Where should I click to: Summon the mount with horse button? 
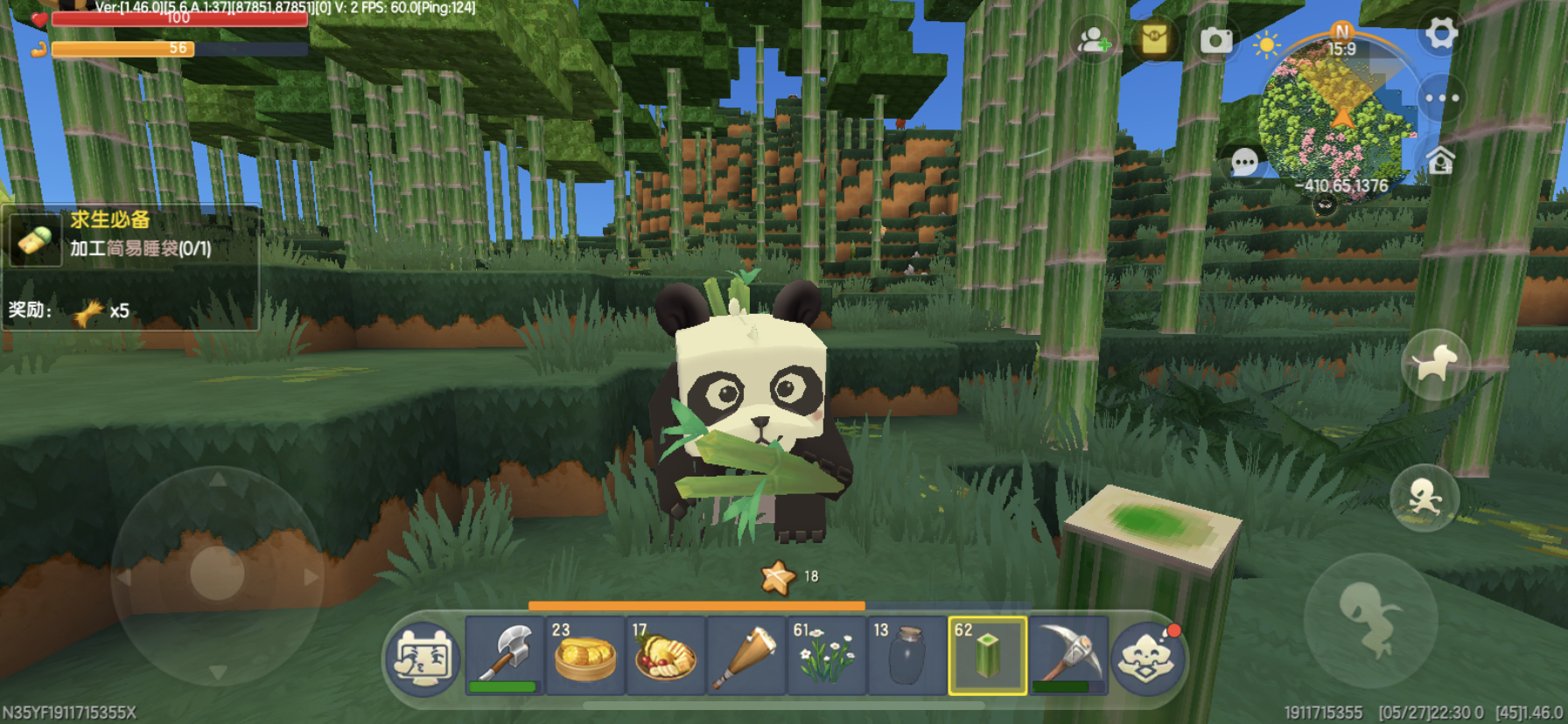point(1435,364)
